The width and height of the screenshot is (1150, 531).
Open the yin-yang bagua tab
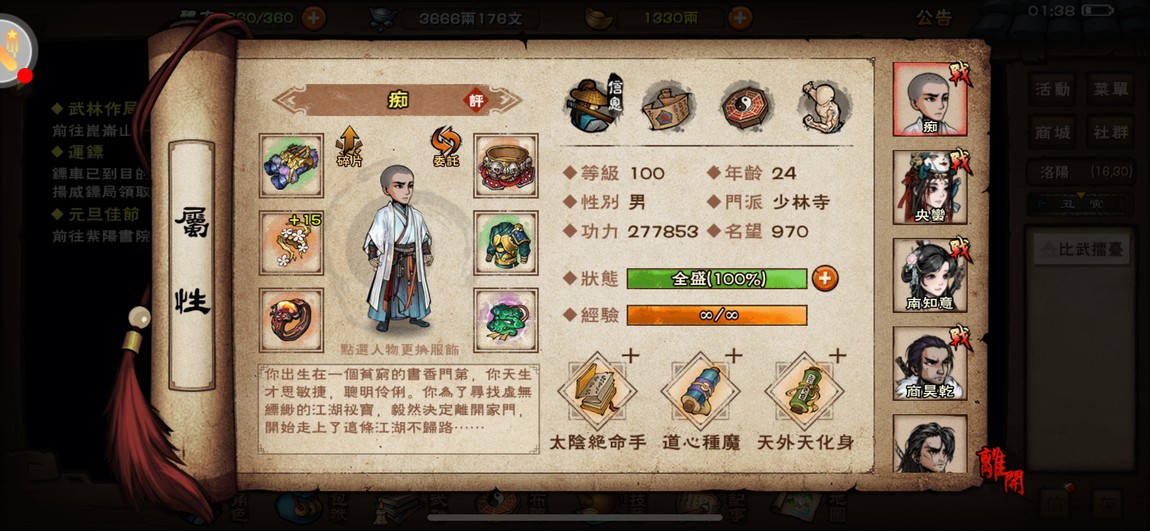click(x=746, y=105)
